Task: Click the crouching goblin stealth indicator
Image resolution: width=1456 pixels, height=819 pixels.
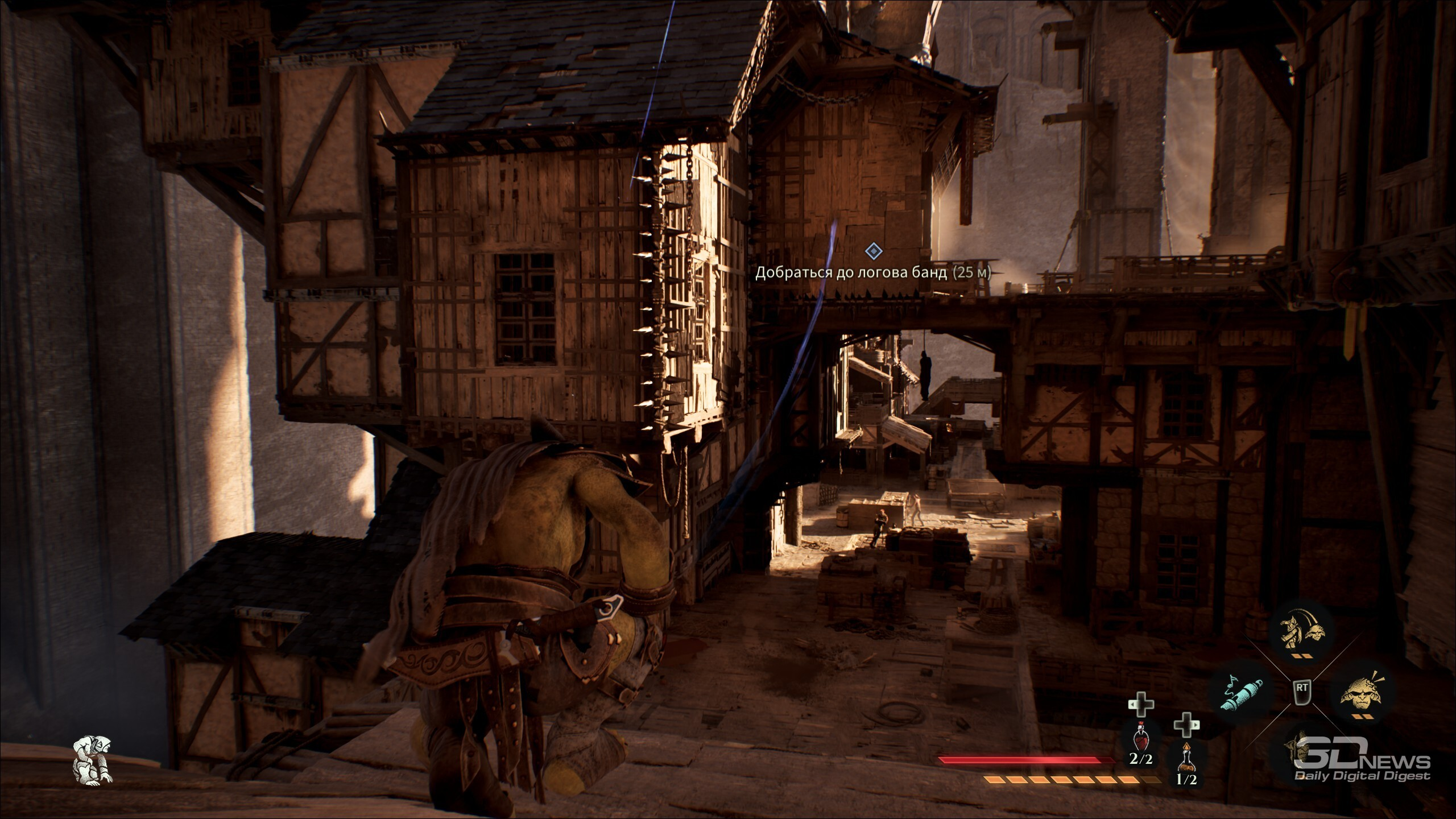Action: tap(93, 760)
